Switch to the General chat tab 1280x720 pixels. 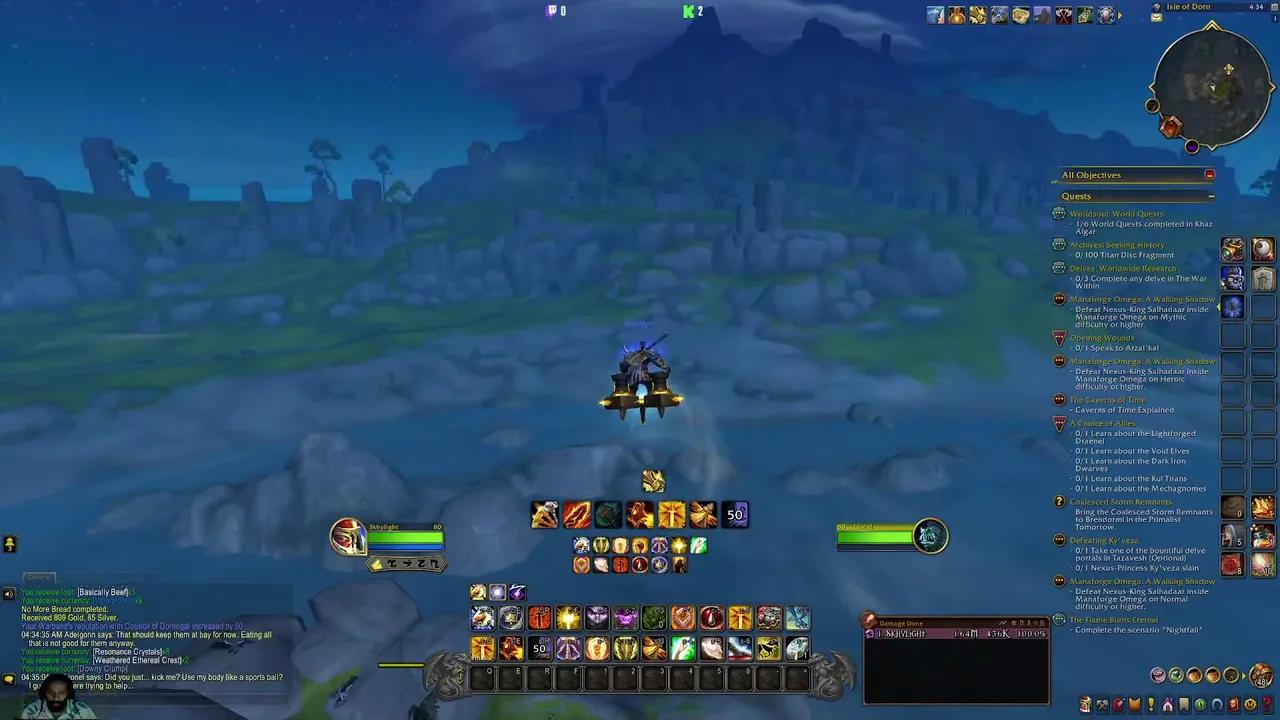[x=38, y=577]
